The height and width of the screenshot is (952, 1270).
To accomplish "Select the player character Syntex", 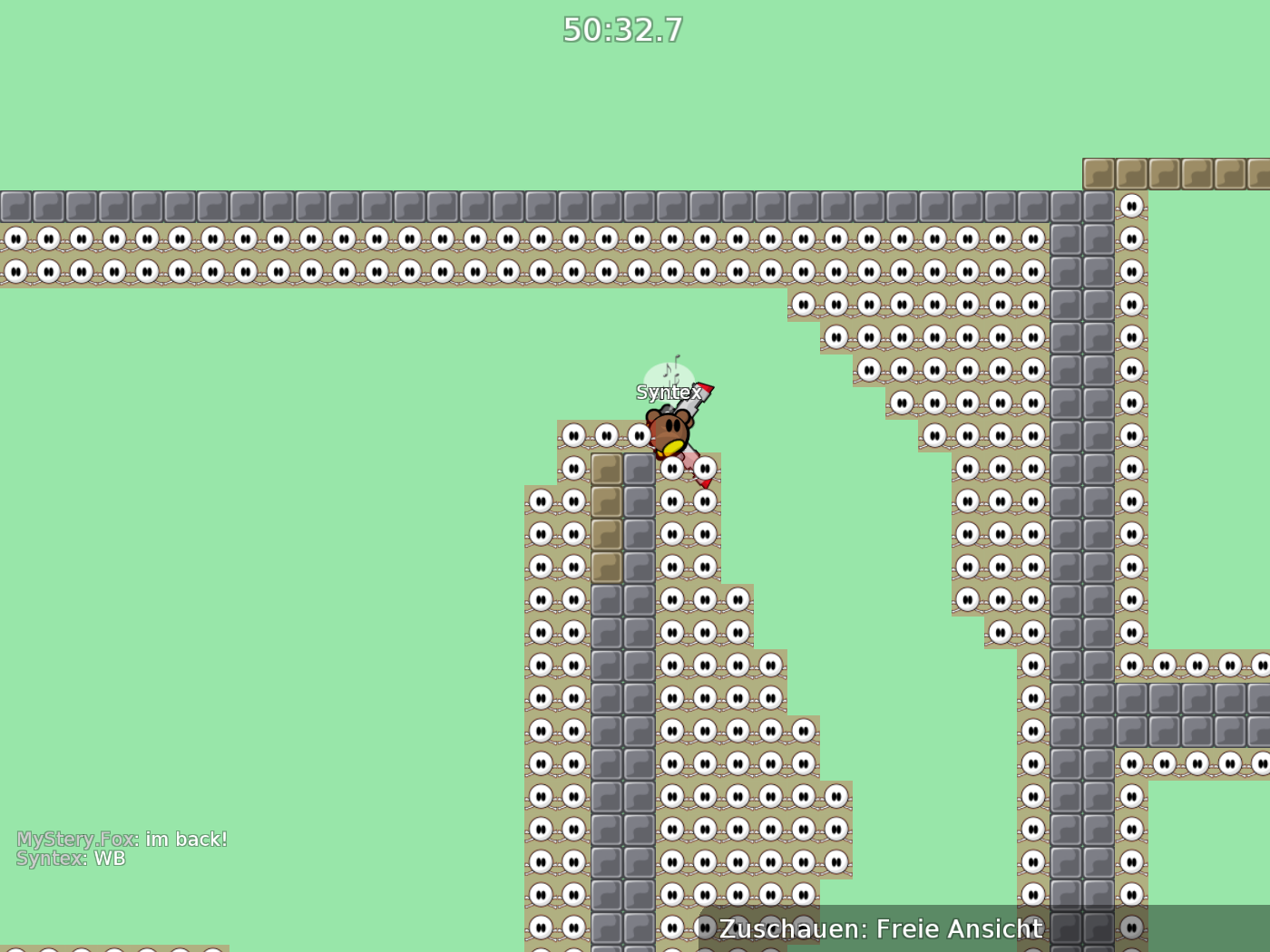I will [671, 431].
